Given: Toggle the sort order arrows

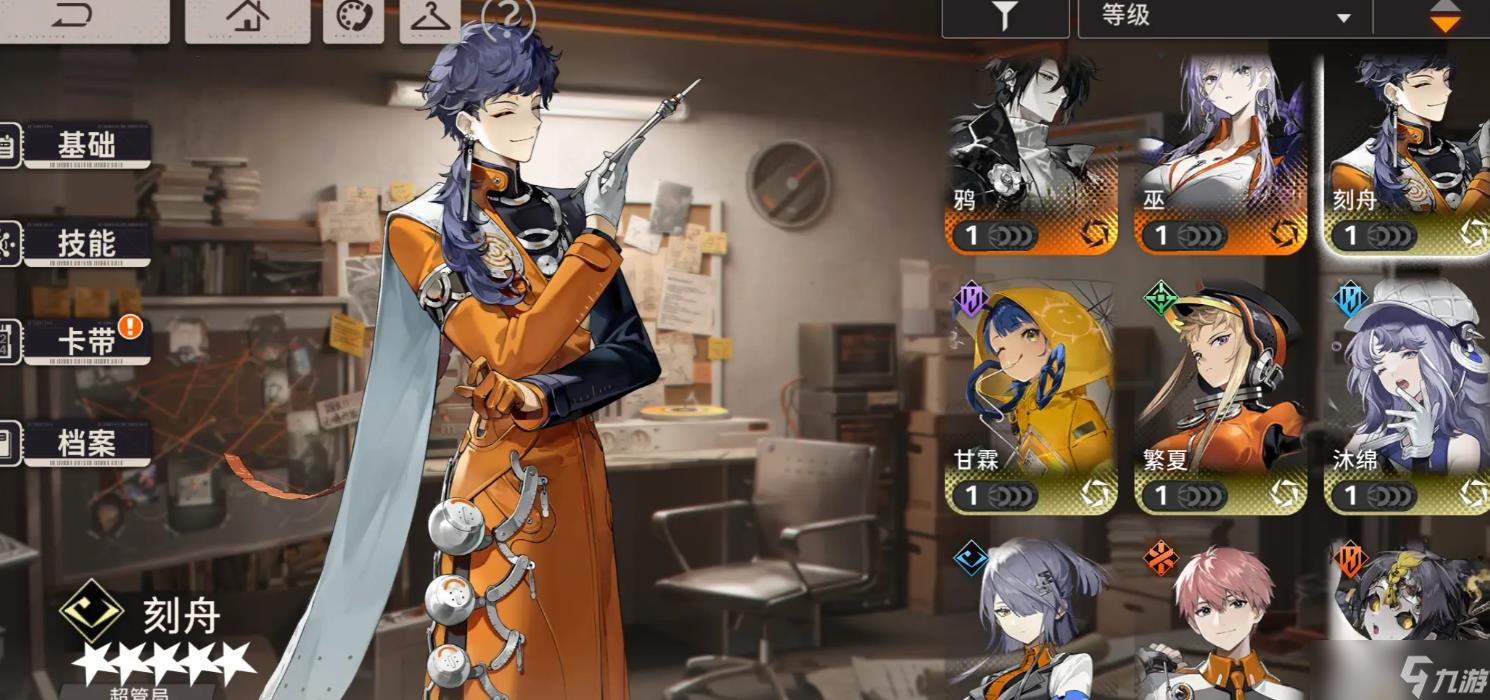Looking at the screenshot, I should (x=1444, y=17).
